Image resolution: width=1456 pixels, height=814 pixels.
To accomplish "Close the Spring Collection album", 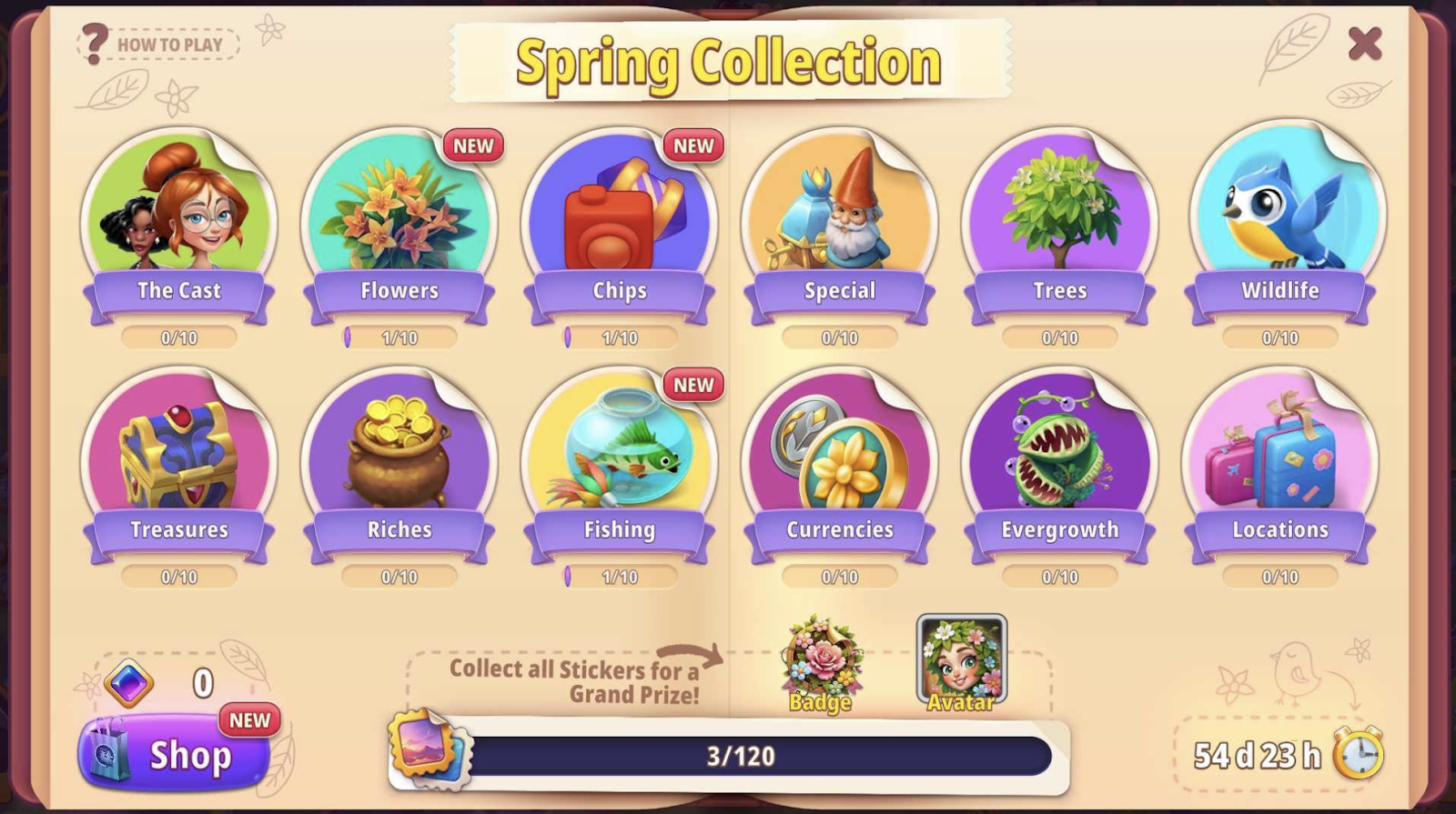I will [x=1364, y=43].
